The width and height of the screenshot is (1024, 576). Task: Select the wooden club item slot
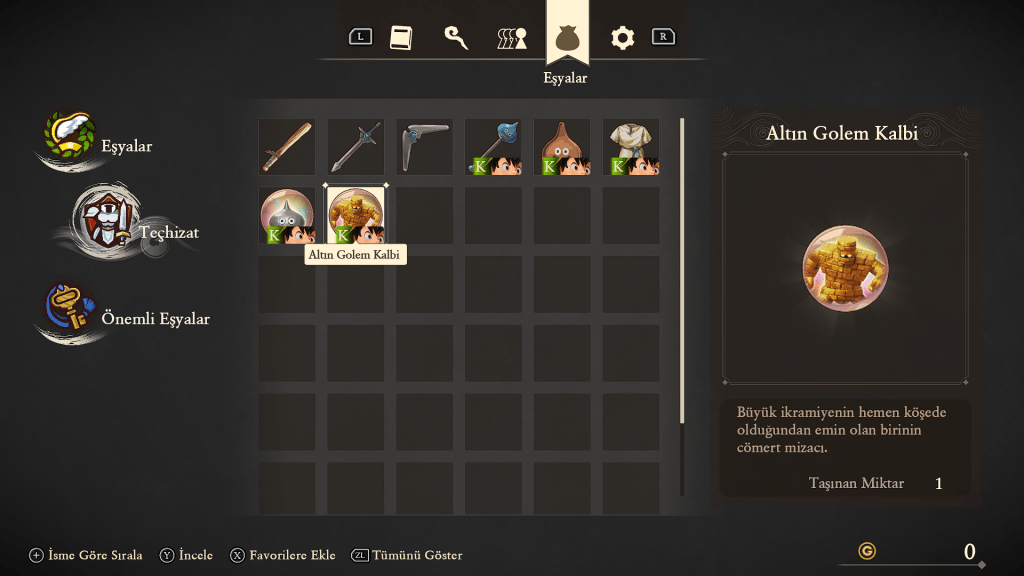287,147
